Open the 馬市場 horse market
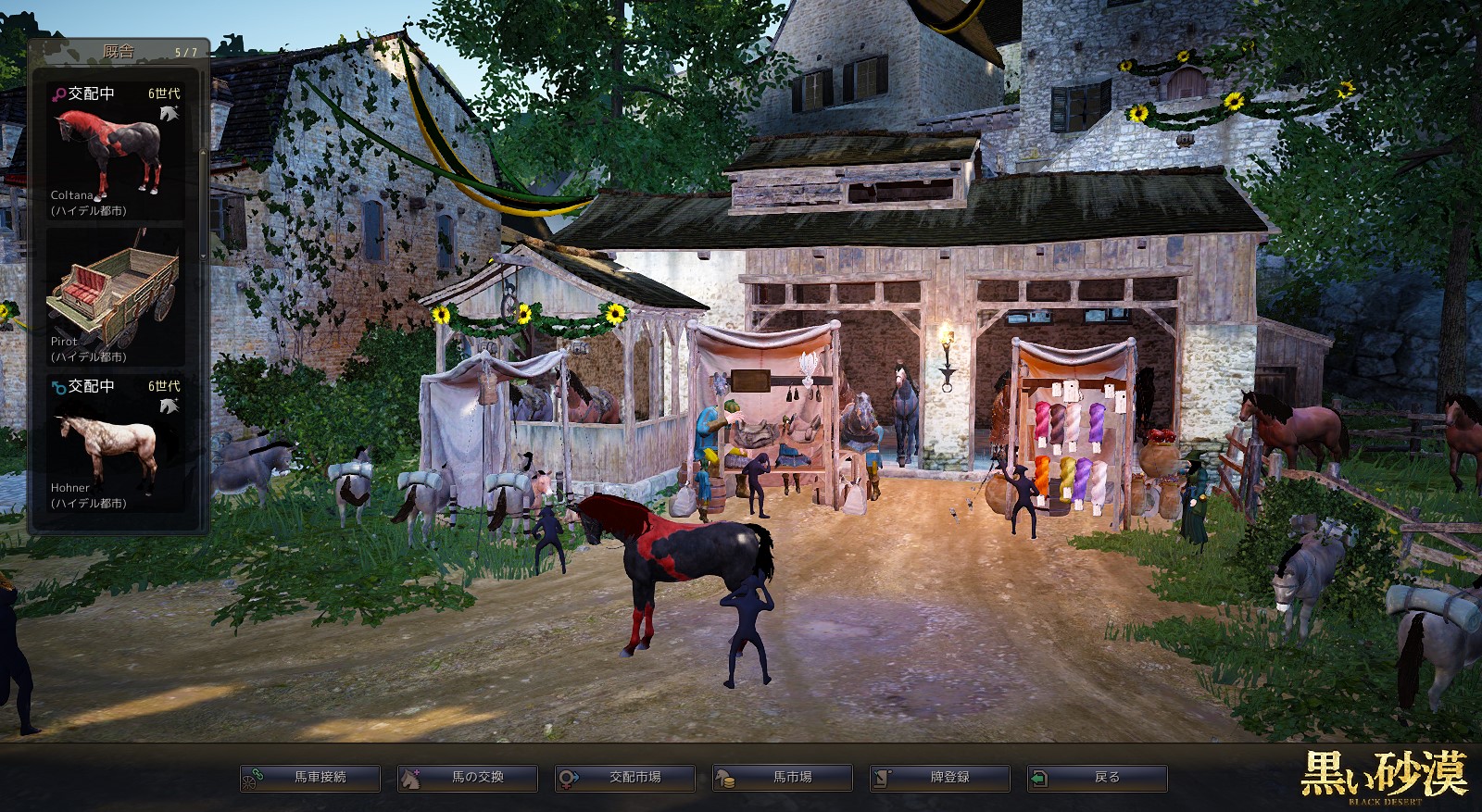1482x812 pixels. (783, 778)
